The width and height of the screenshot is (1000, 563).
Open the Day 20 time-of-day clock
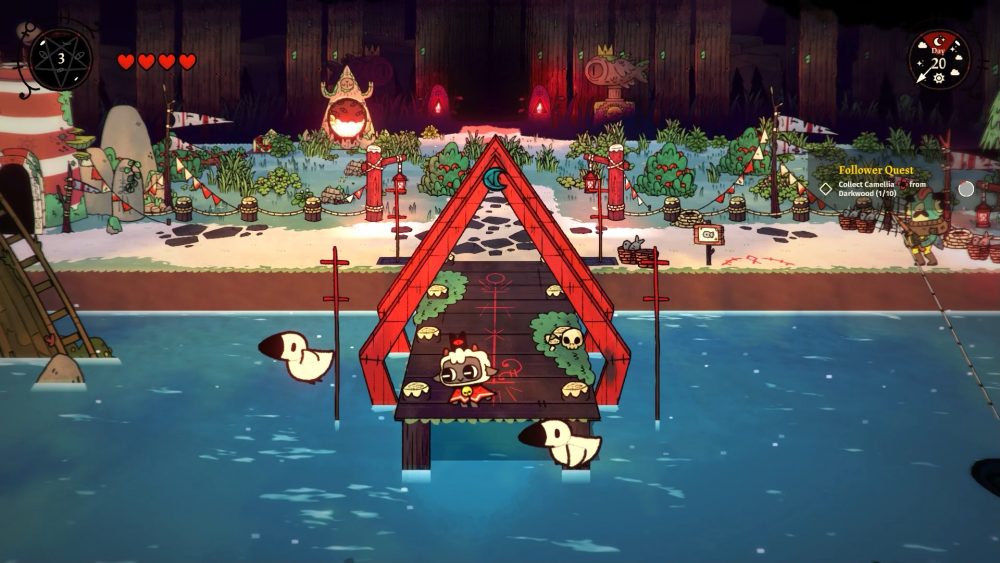[938, 60]
